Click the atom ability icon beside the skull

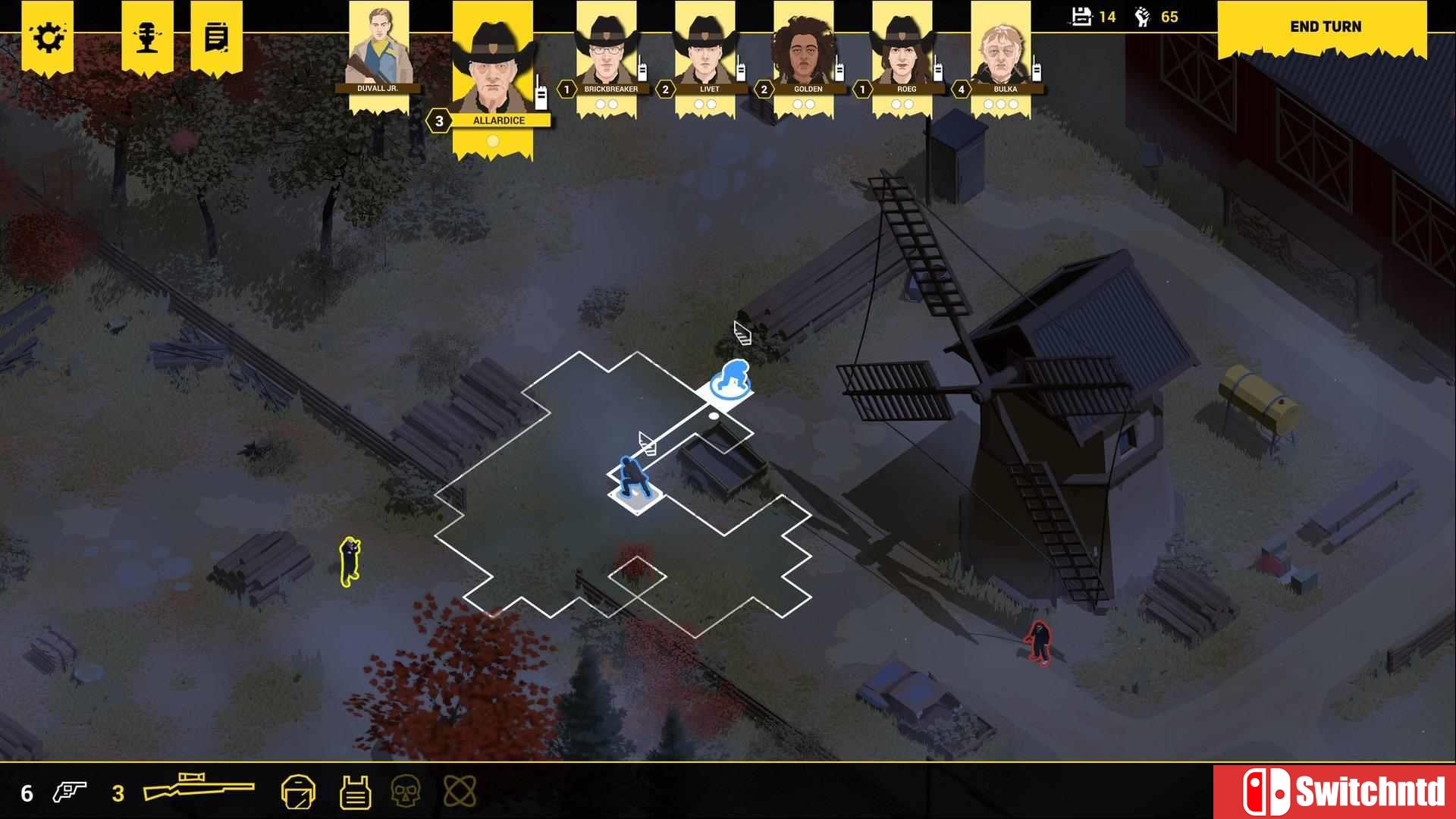click(458, 791)
